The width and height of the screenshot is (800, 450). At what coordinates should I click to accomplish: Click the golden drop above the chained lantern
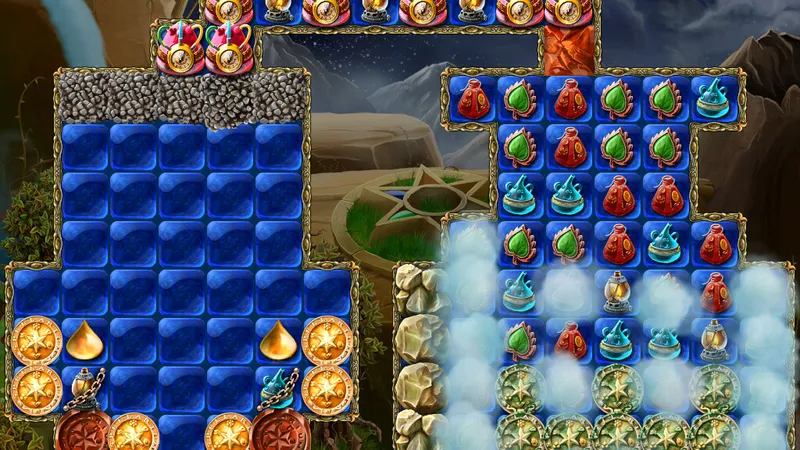pos(85,341)
